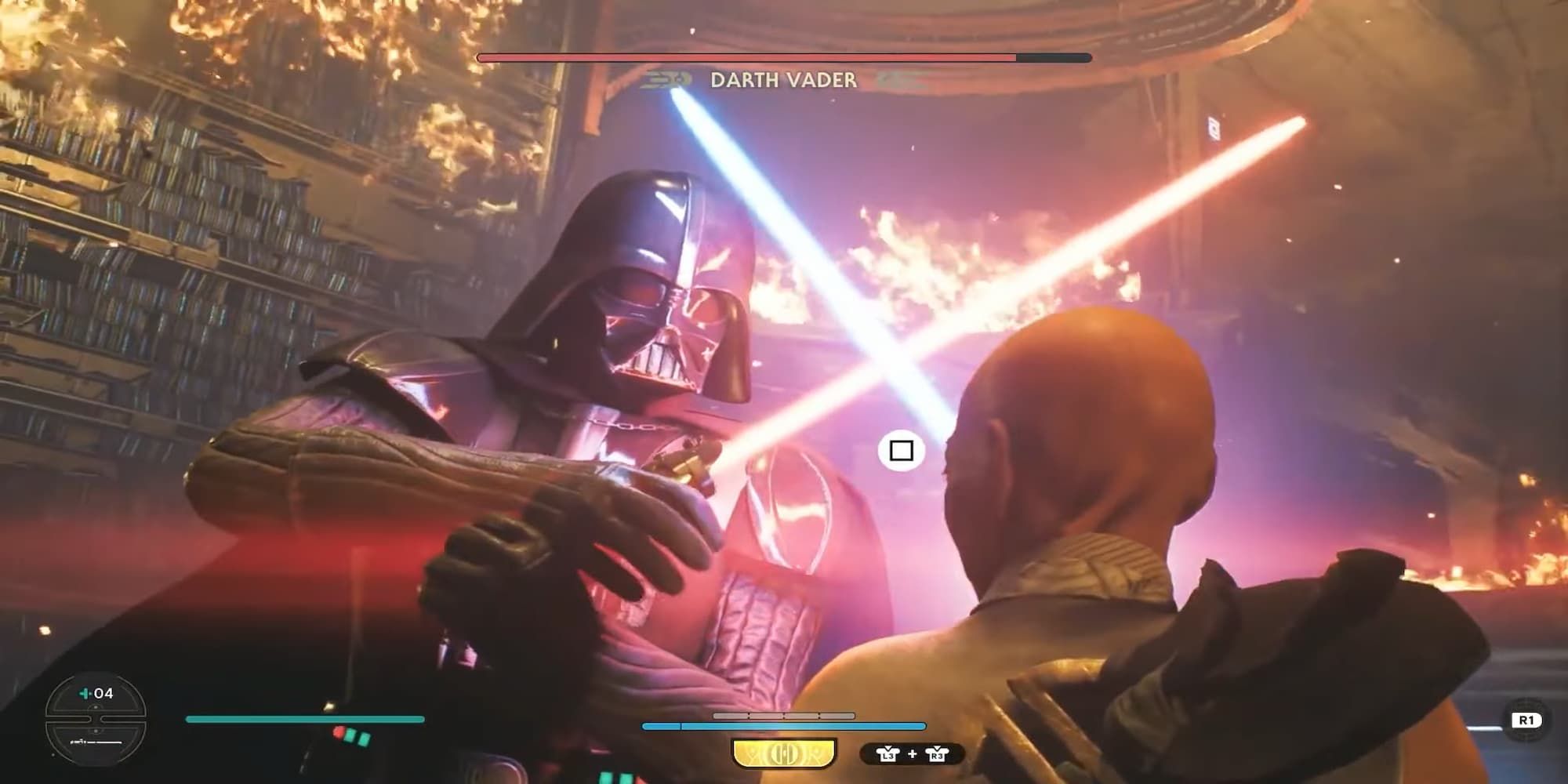Toggle the red indicator light on the belt
The height and width of the screenshot is (784, 1568).
coord(339,733)
